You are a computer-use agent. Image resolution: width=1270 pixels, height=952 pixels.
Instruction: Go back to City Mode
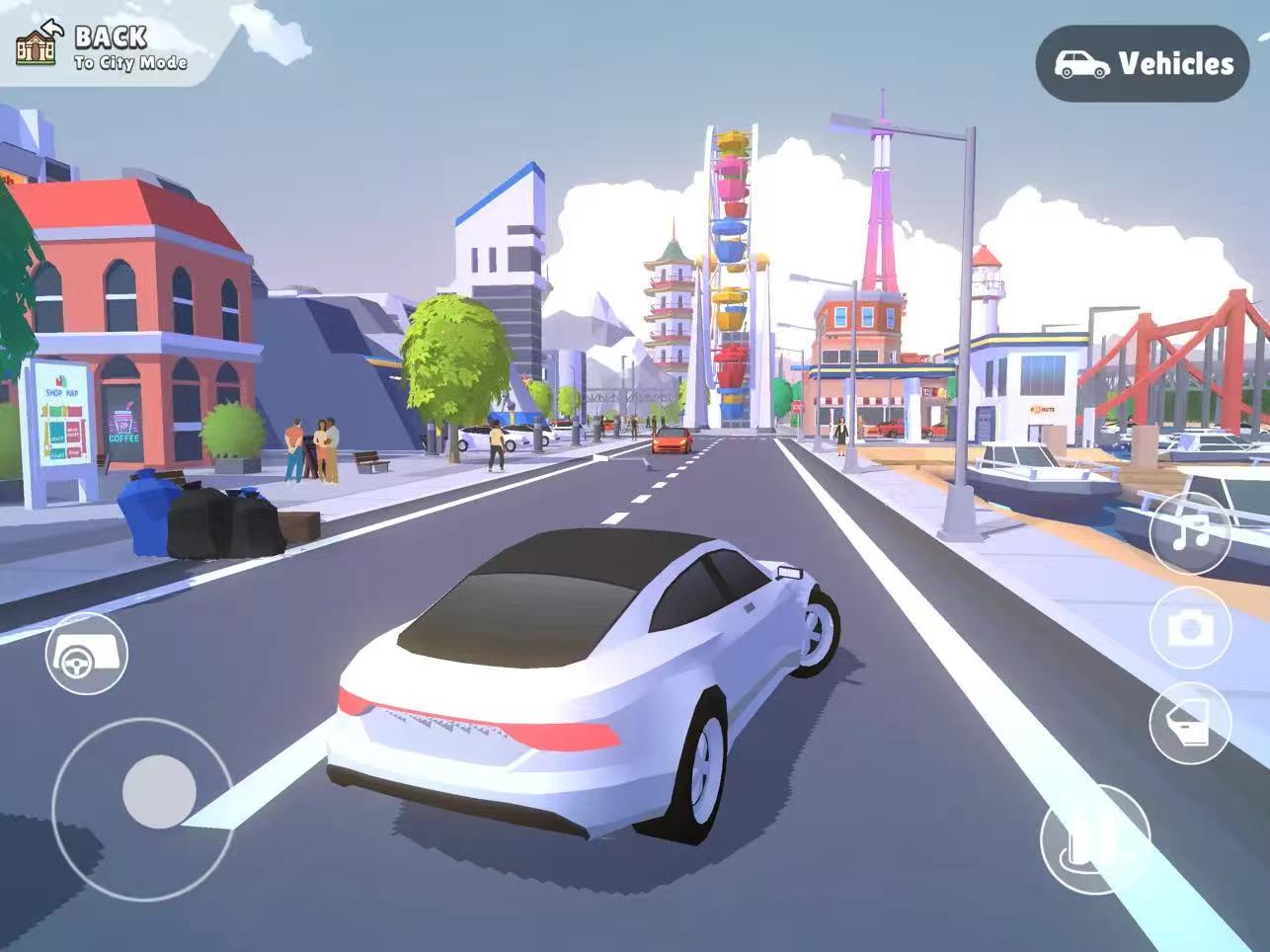pos(103,46)
